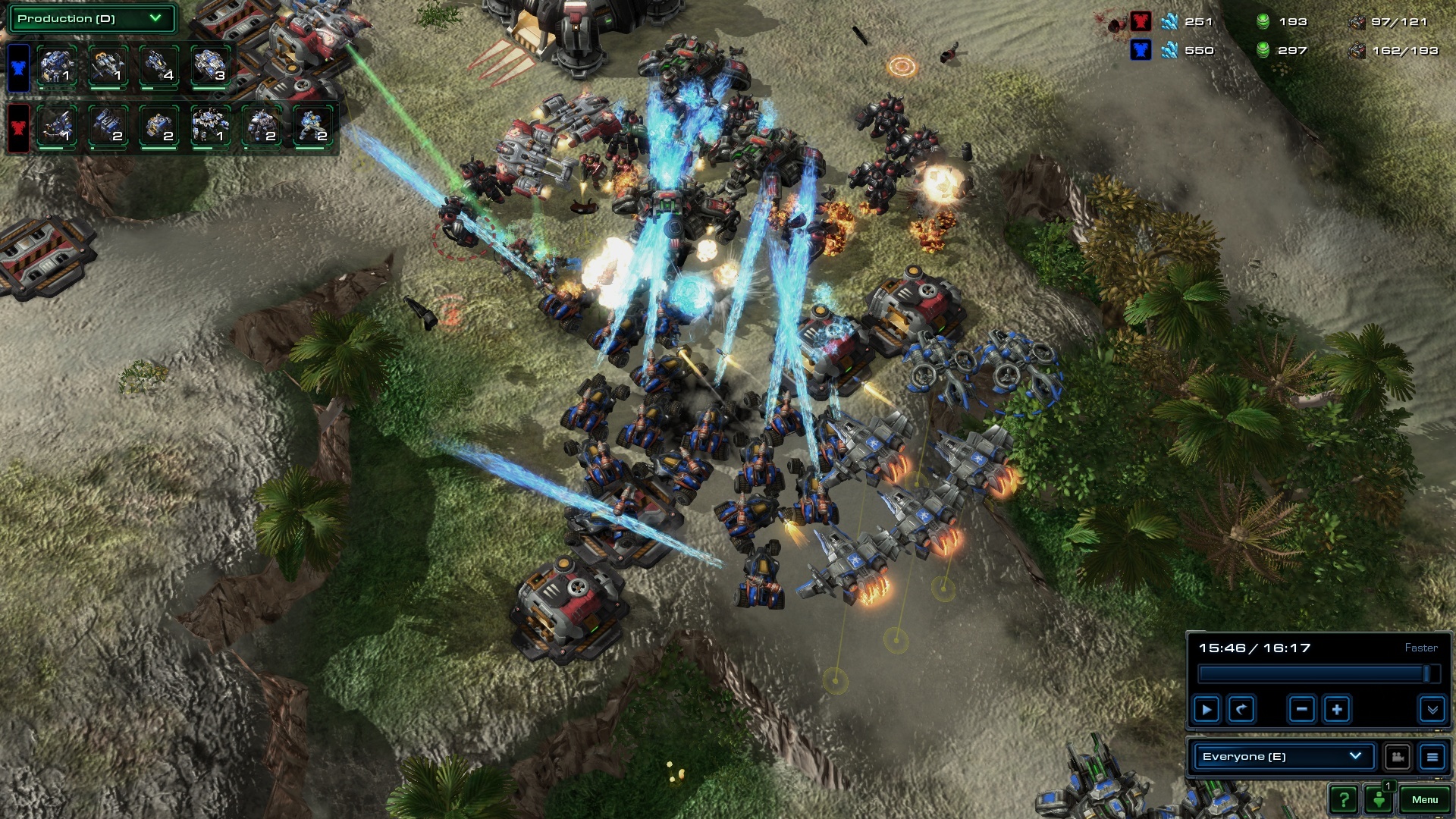Open the game Menu
The image size is (1456, 819).
1424,799
